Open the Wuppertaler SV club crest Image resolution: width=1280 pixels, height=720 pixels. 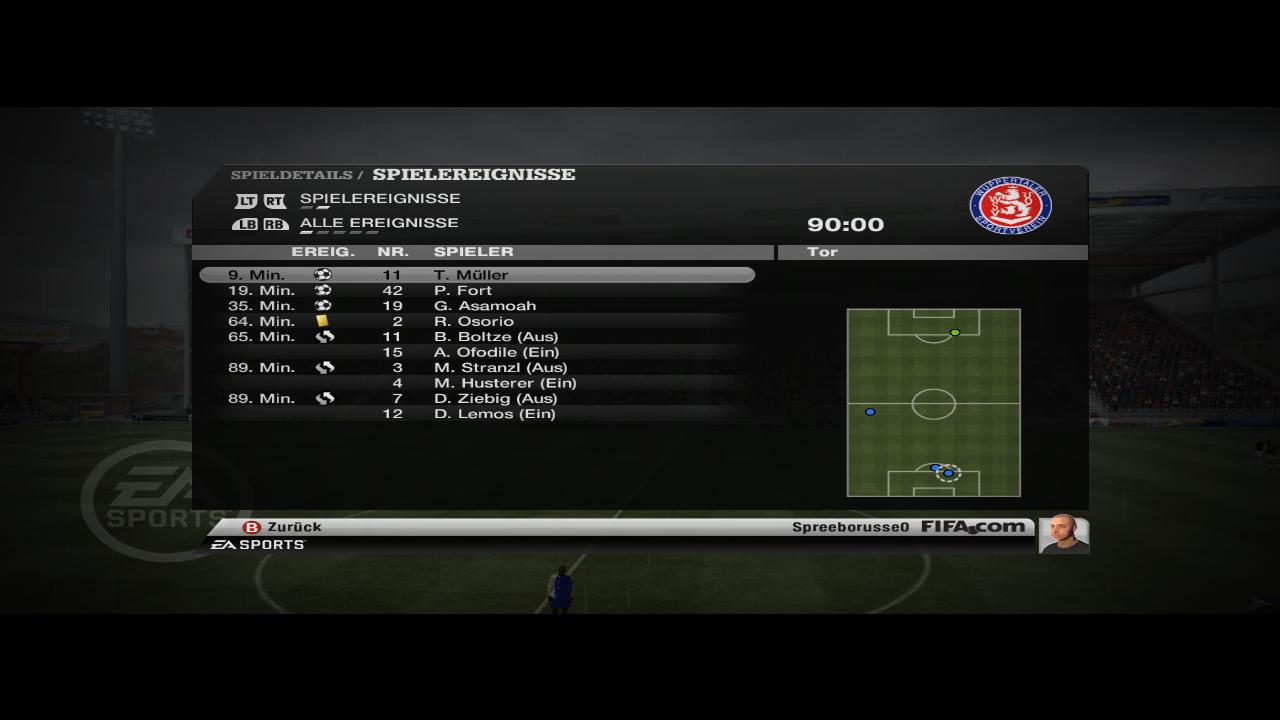coord(1010,207)
